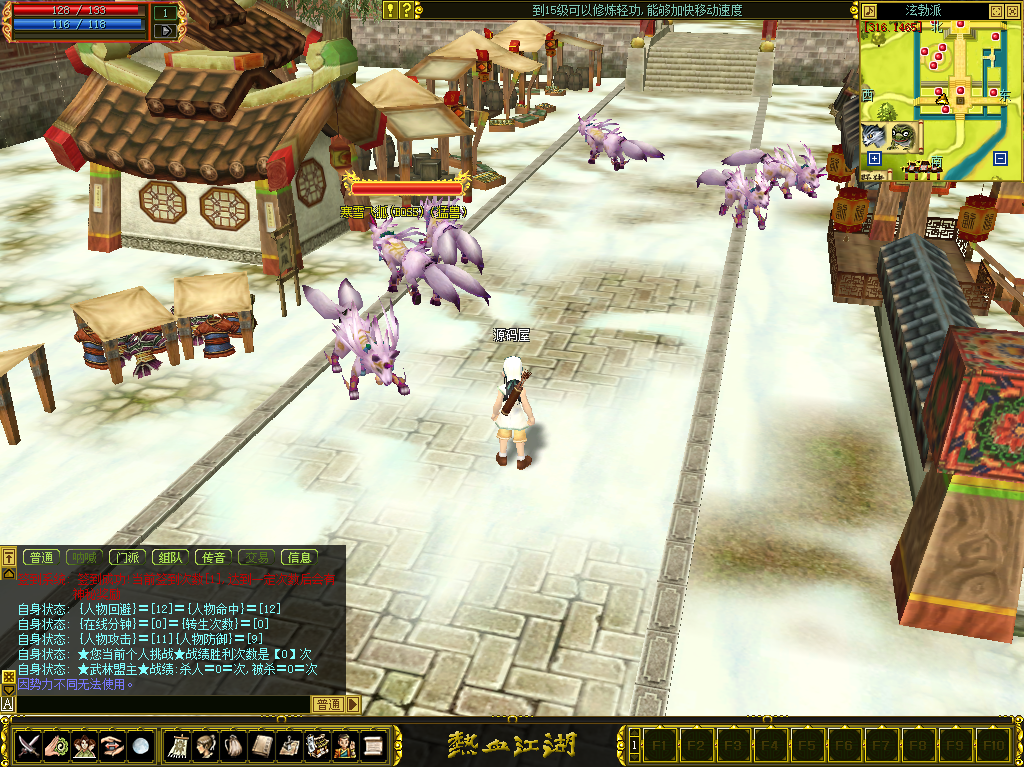
Task: Select the white moon orb icon
Action: [x=141, y=745]
